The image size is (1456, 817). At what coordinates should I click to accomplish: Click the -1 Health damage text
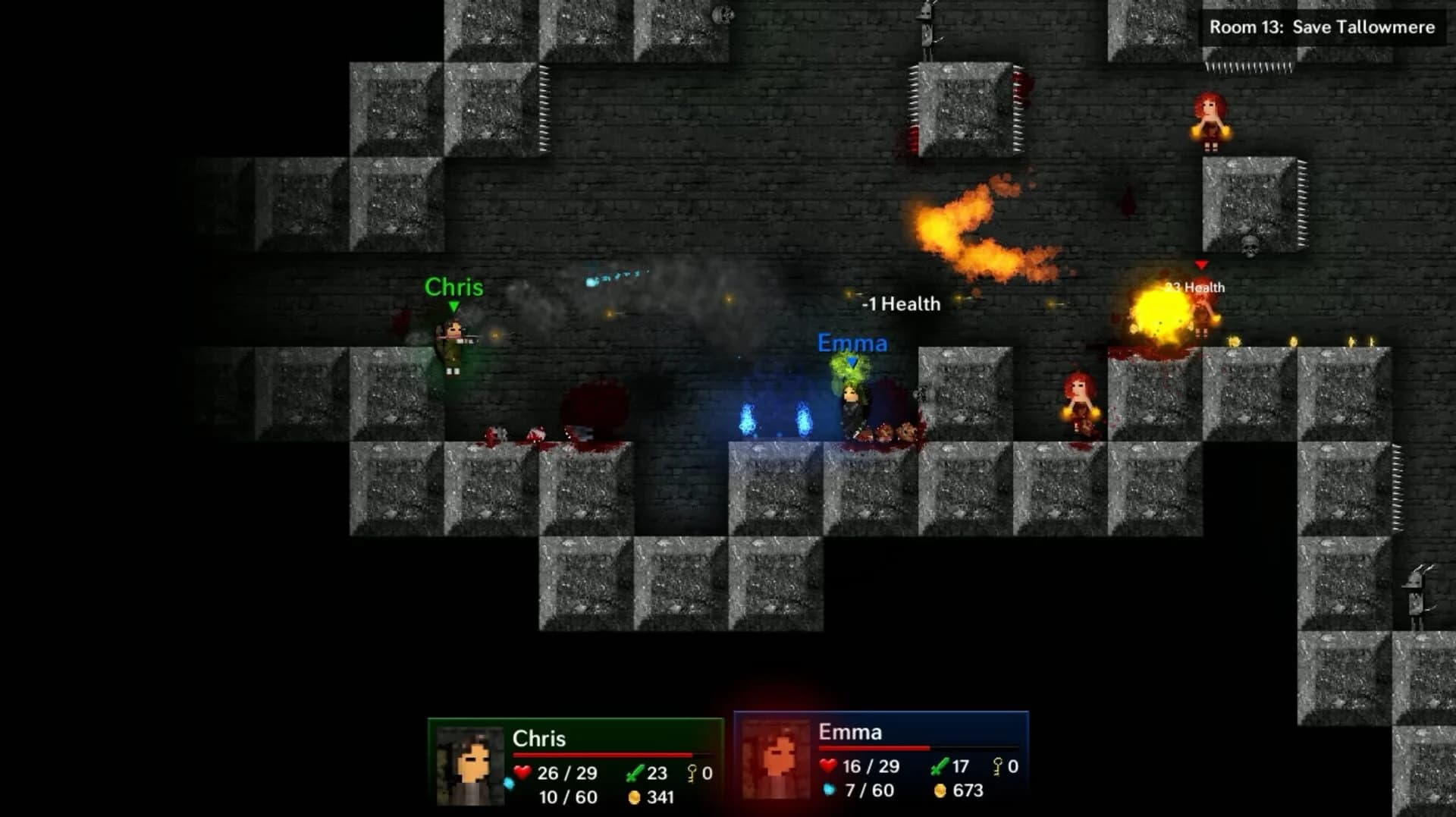(x=902, y=303)
